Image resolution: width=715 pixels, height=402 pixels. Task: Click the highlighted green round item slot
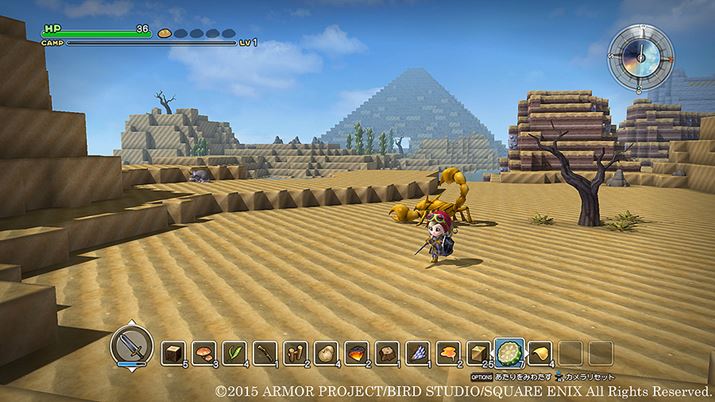(x=510, y=352)
